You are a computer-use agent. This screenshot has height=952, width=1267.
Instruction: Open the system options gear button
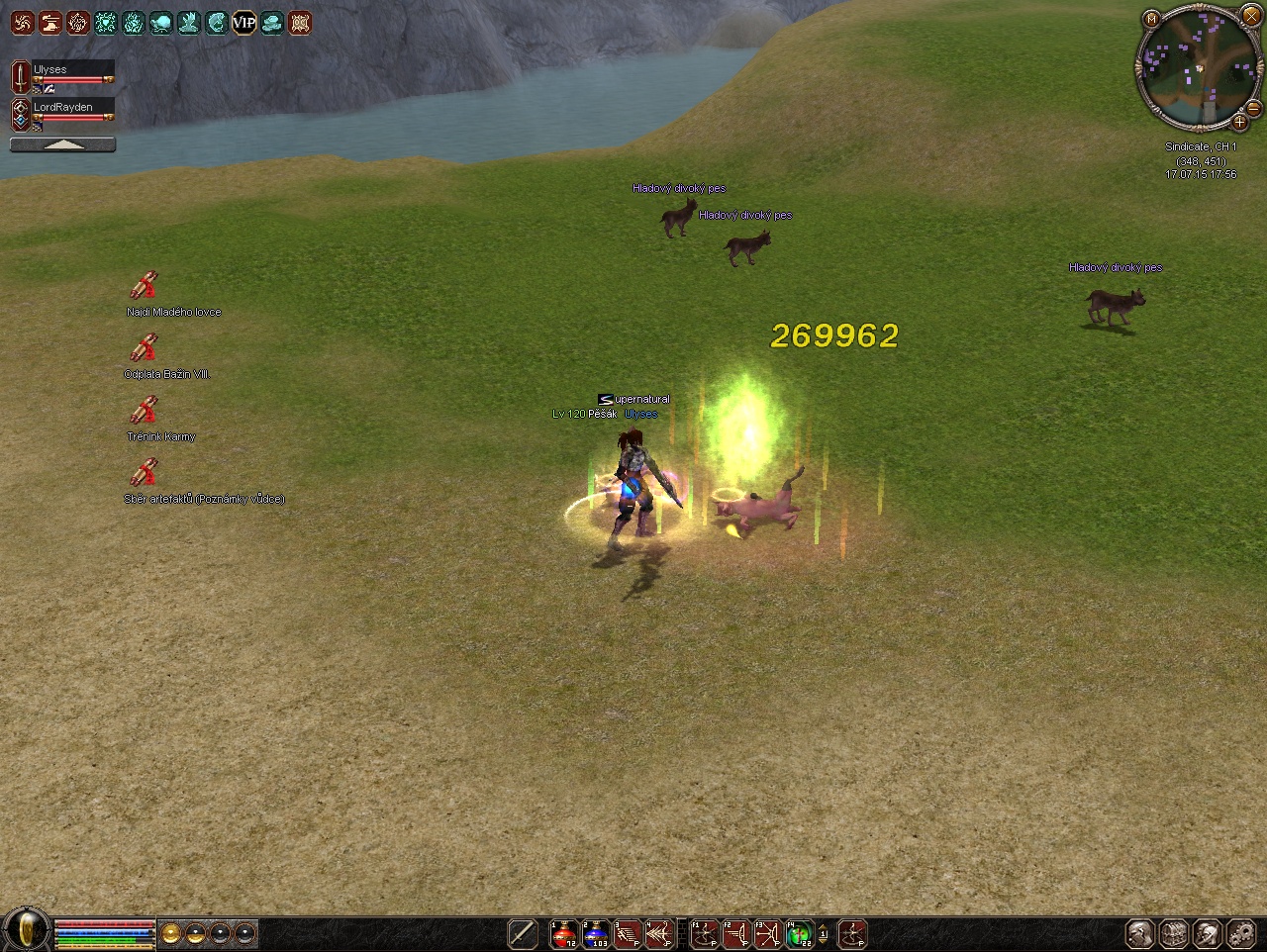1241,933
